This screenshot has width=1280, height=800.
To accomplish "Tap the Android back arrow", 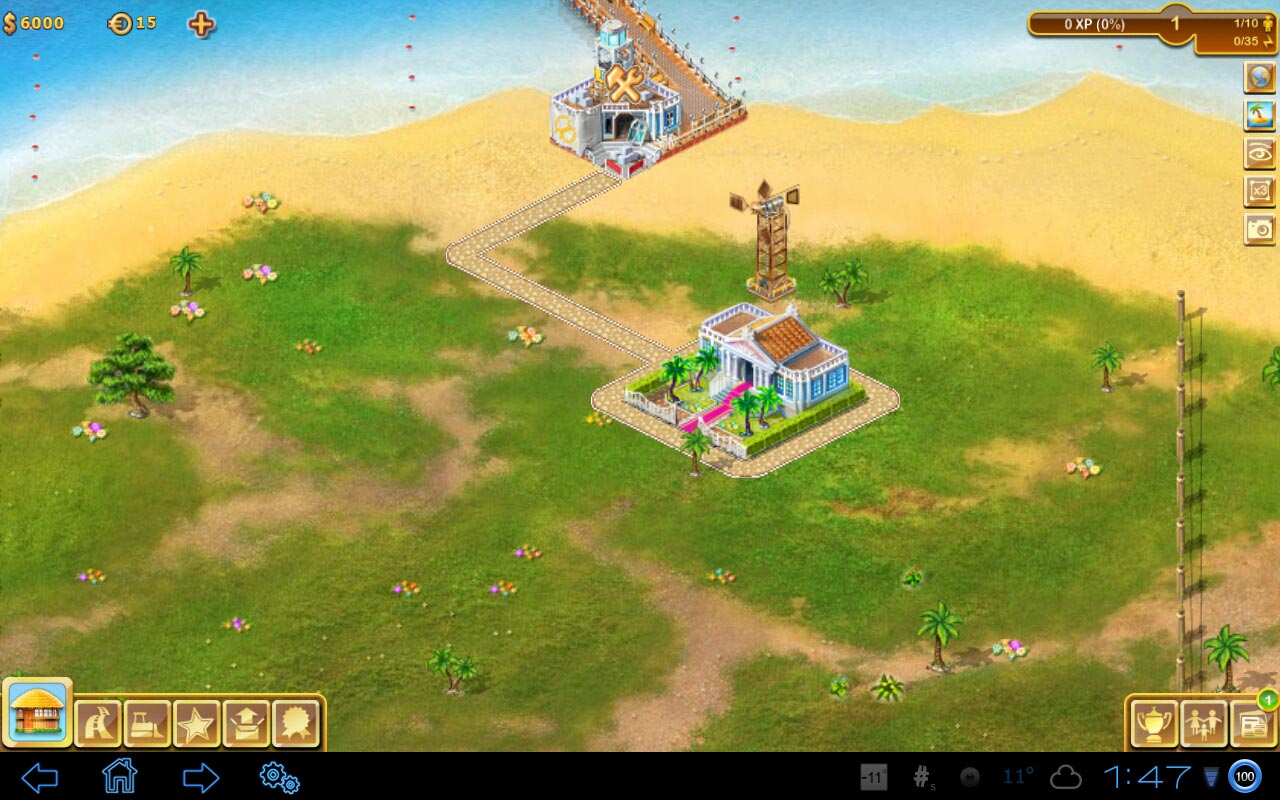I will click(x=40, y=777).
